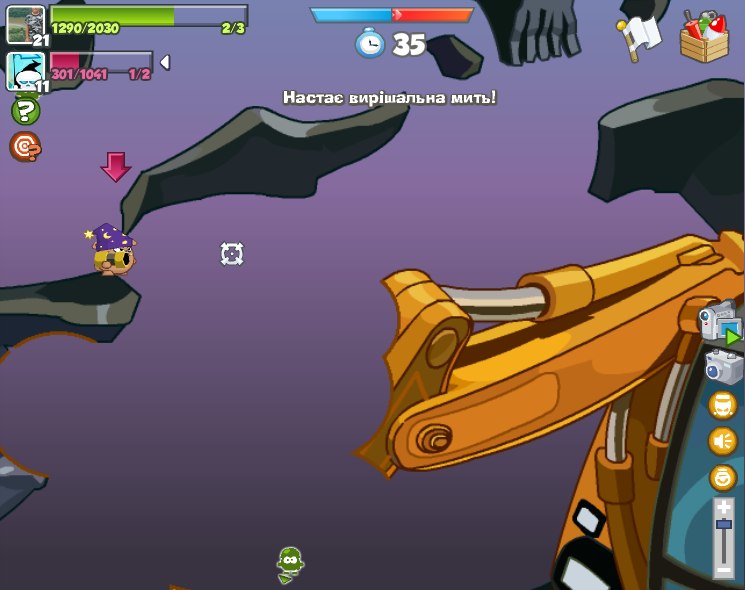Click the orange button below the speaker
The height and width of the screenshot is (590, 745).
[x=723, y=477]
